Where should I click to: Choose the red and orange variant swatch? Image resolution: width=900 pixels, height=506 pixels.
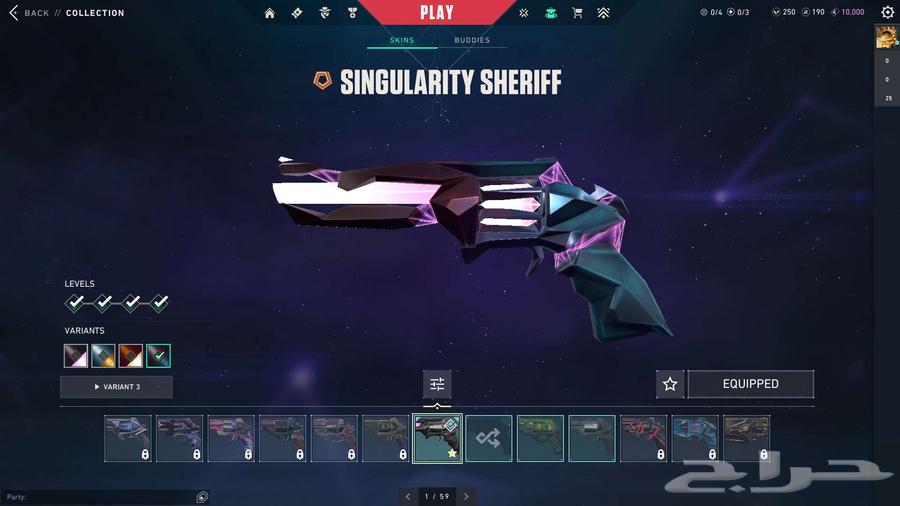(130, 355)
